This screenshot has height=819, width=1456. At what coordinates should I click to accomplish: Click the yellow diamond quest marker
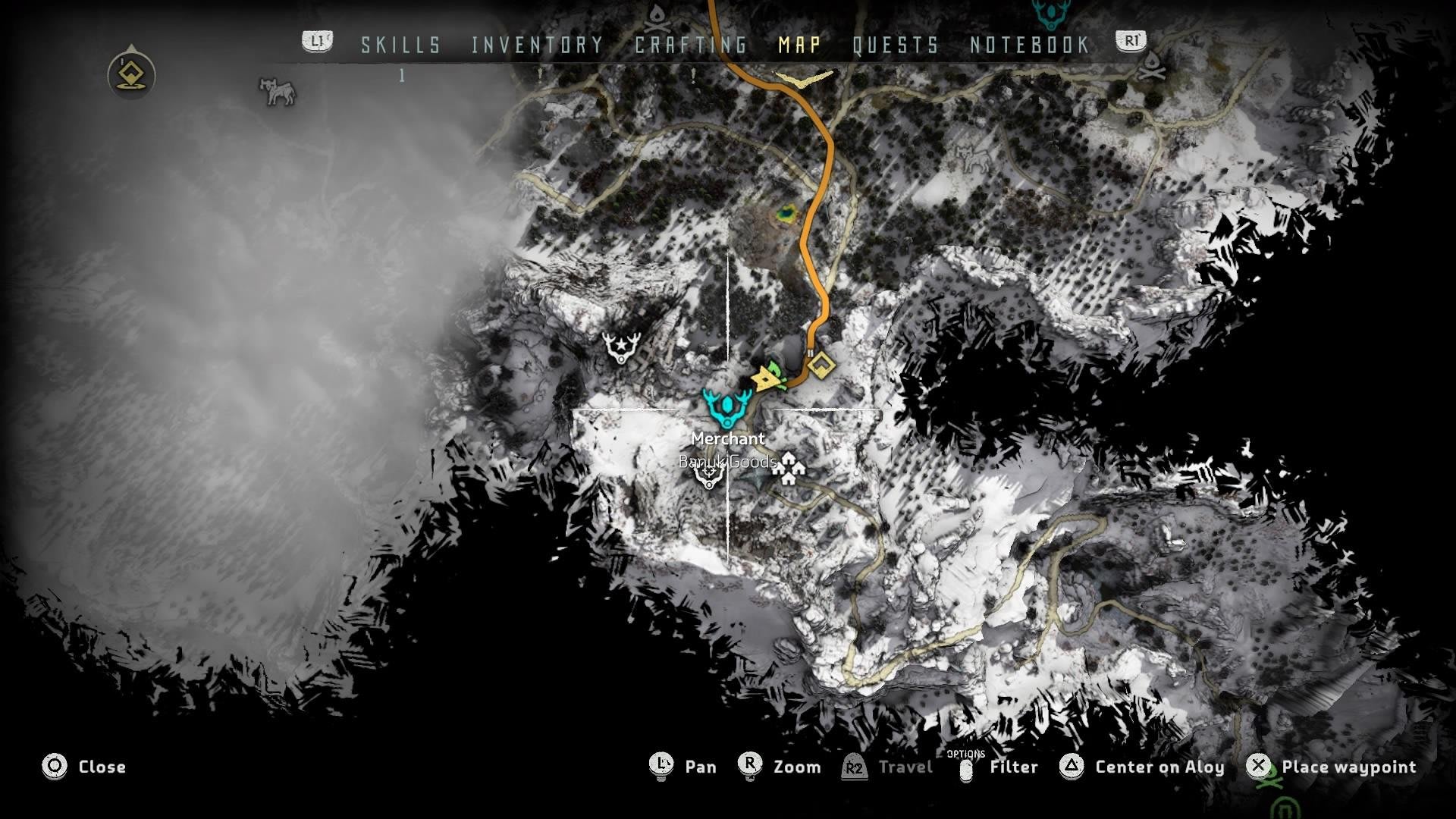821,366
